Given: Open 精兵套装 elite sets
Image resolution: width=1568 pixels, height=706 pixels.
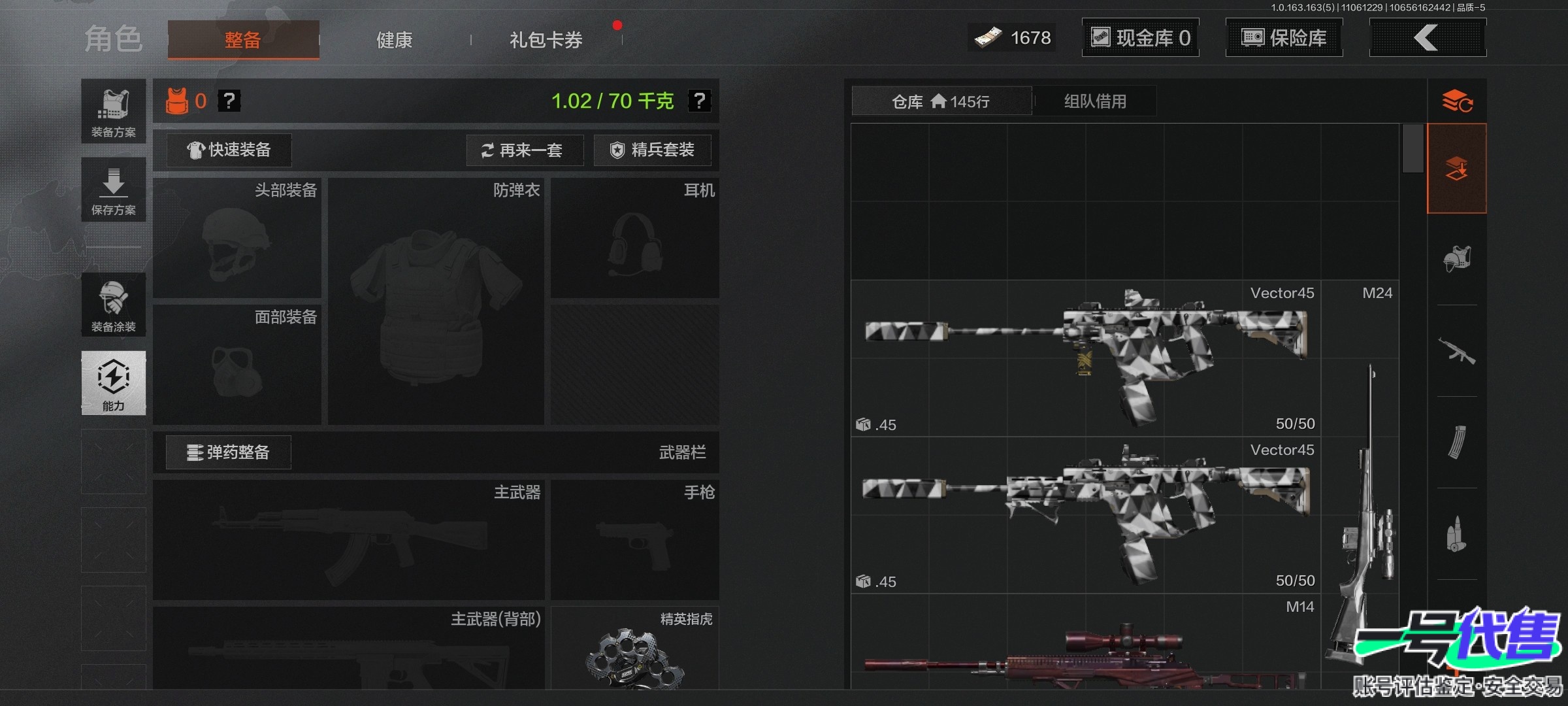Looking at the screenshot, I should pos(652,150).
